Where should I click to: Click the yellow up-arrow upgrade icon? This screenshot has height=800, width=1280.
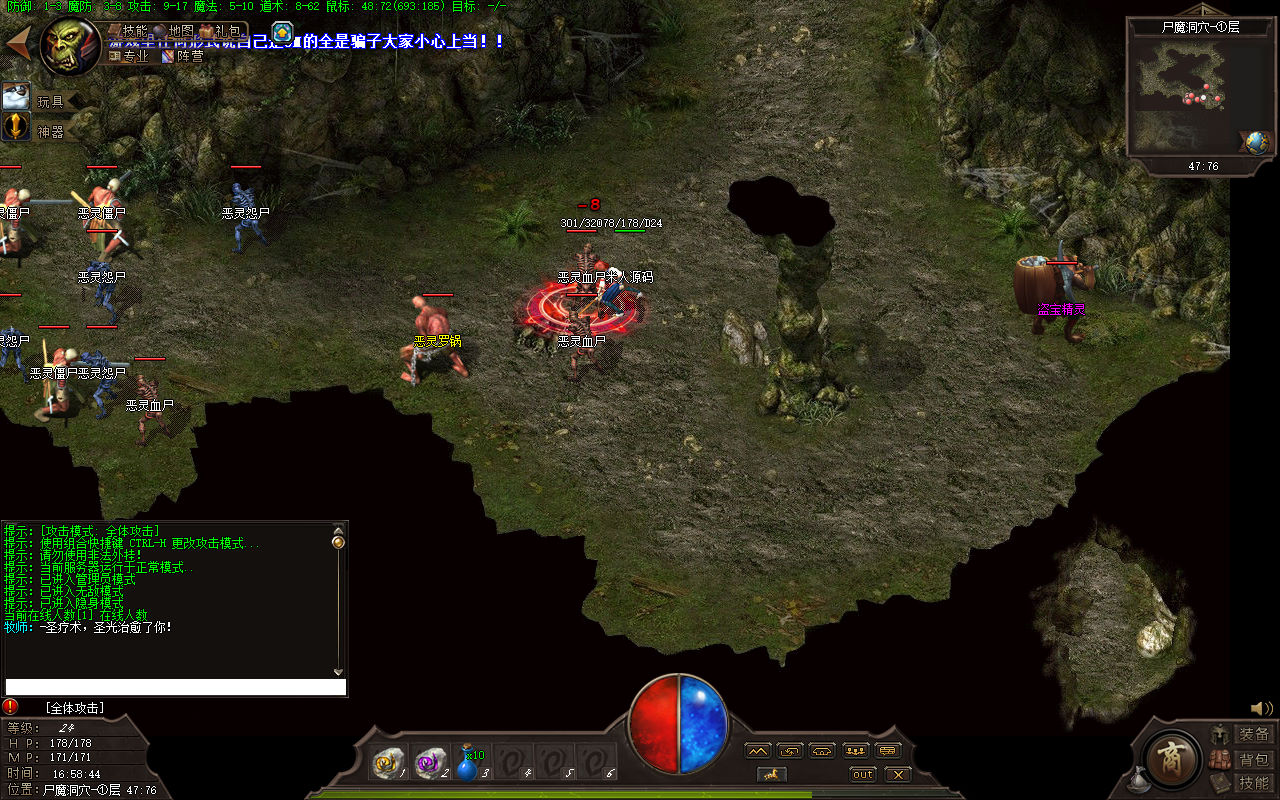point(282,32)
